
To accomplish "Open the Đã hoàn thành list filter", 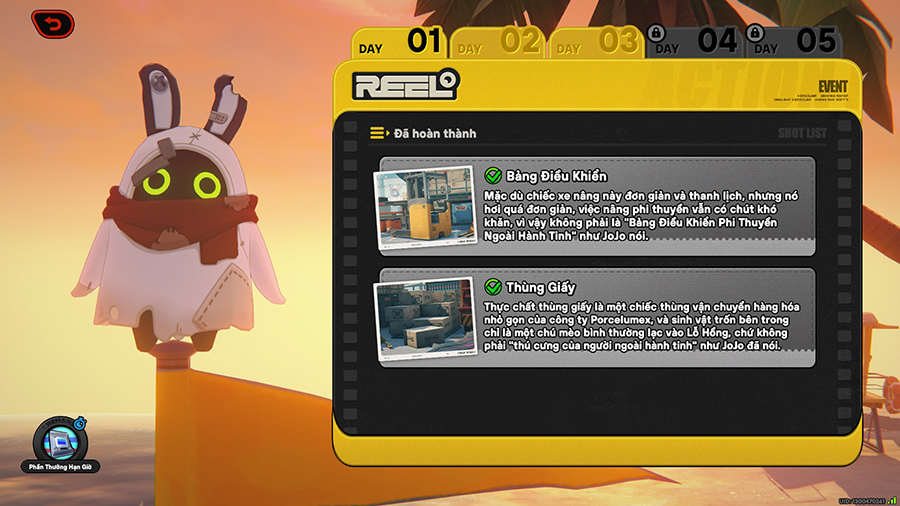I will [423, 133].
